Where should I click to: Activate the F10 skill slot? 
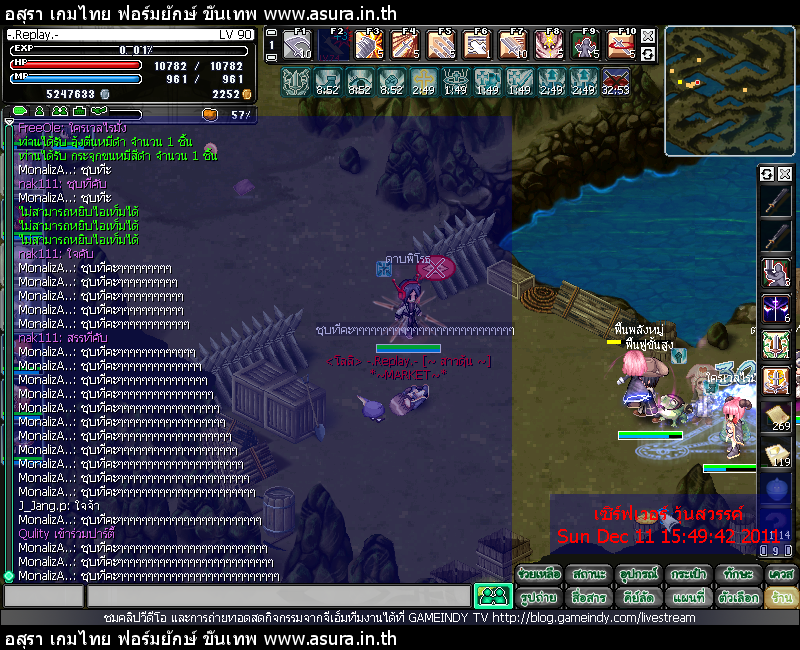[621, 44]
